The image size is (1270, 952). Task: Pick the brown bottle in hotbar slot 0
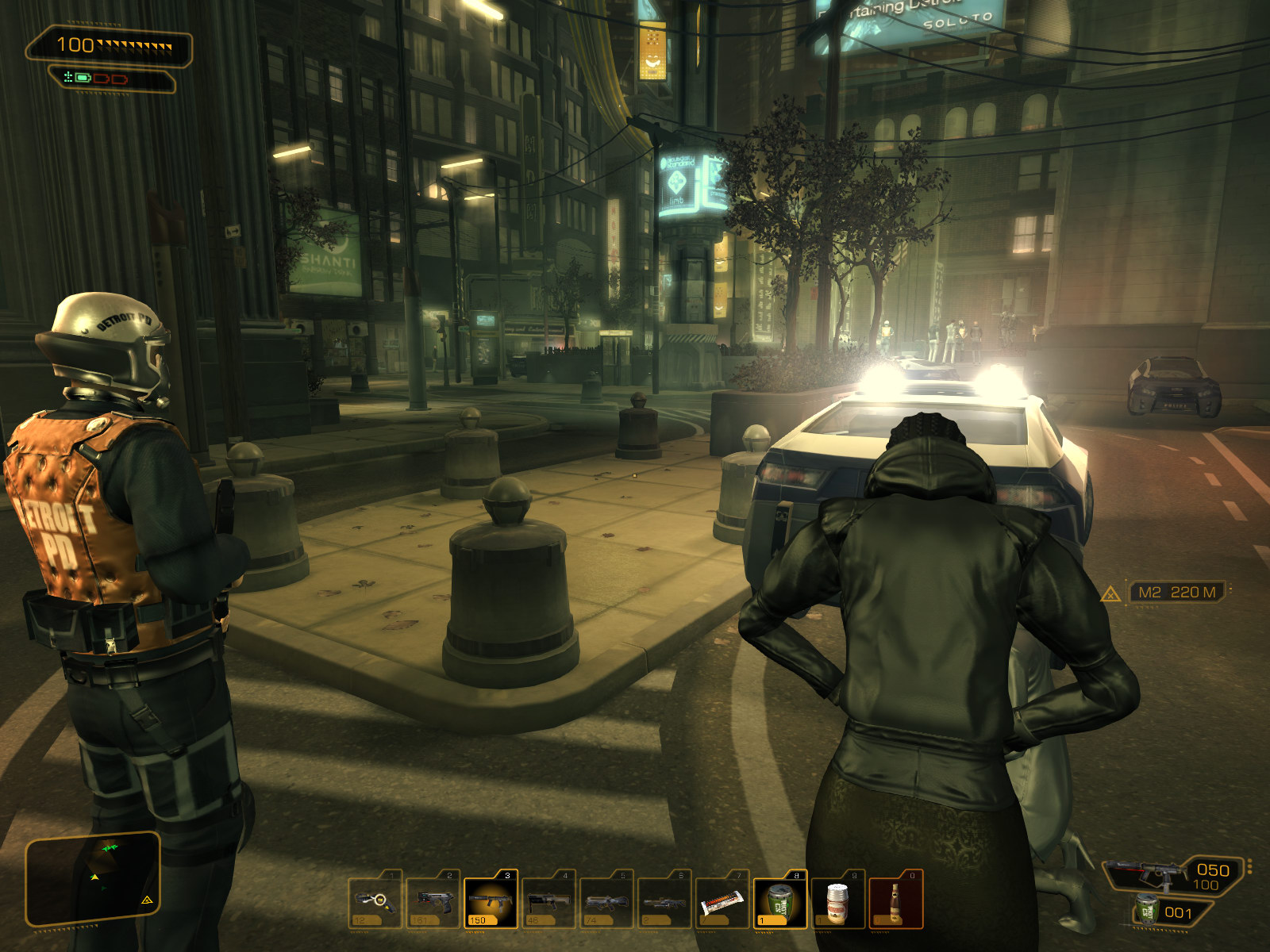tap(896, 901)
